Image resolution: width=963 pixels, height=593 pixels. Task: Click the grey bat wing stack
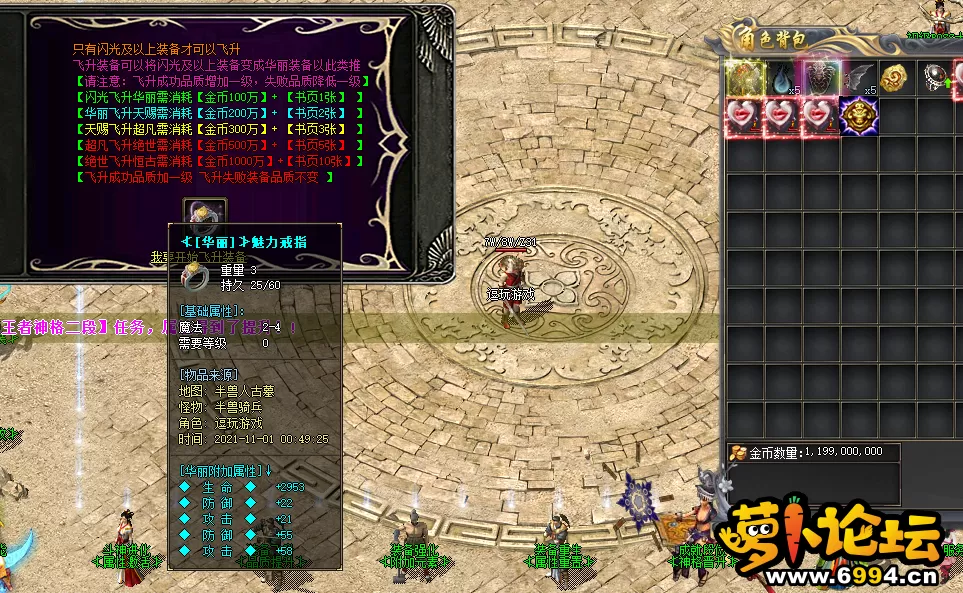pyautogui.click(x=859, y=78)
